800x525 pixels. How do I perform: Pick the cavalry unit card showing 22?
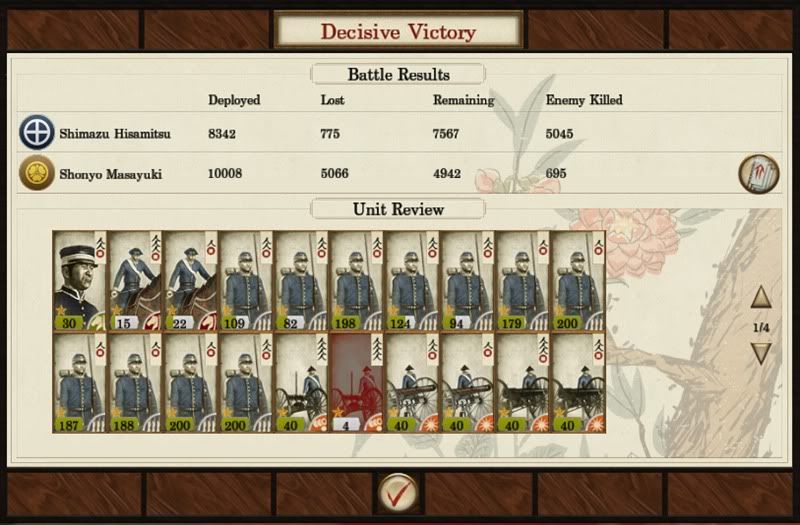[x=190, y=280]
